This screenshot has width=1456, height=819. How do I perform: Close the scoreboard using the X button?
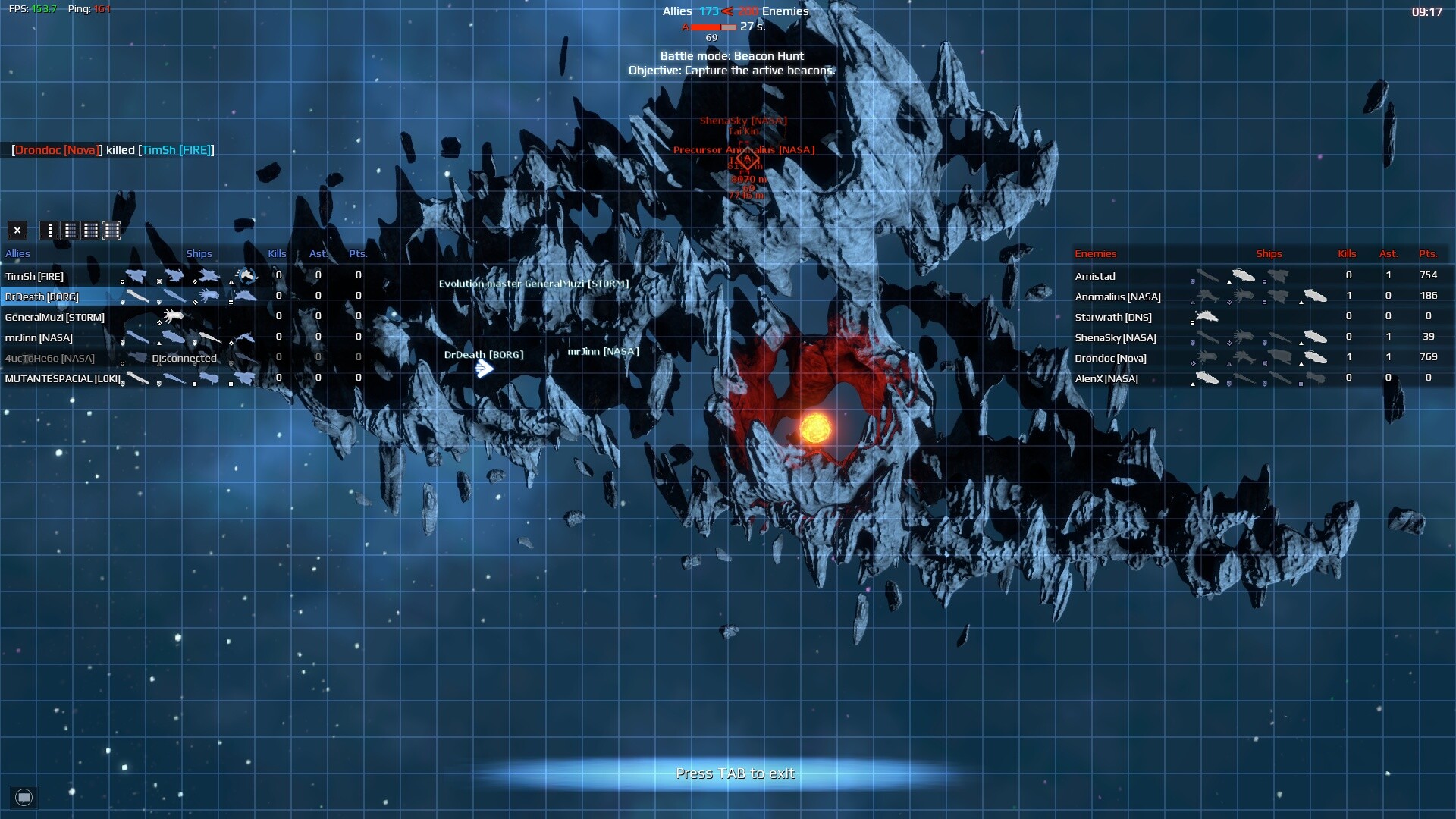pos(17,230)
